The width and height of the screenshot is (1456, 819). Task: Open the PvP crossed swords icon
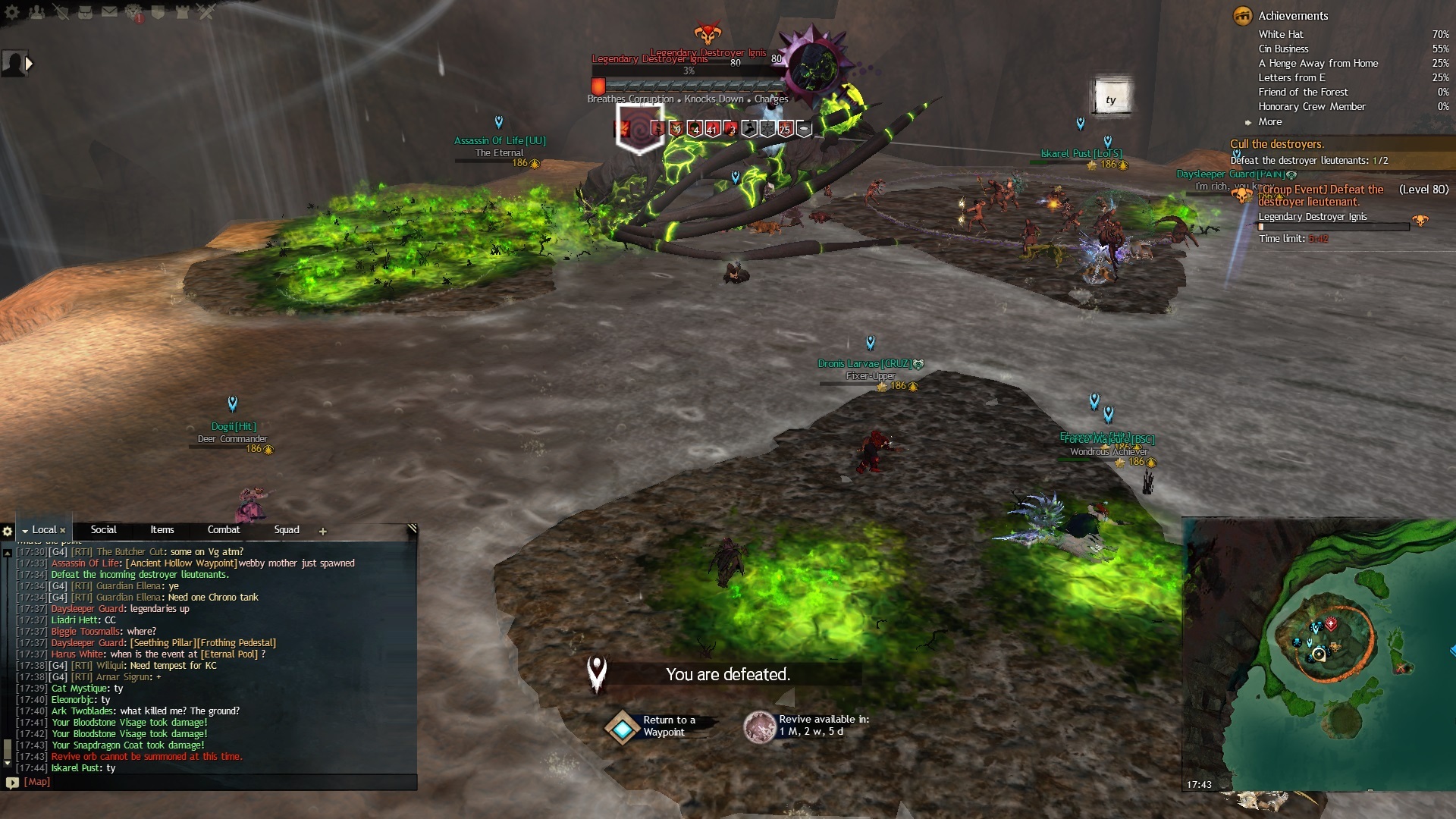[206, 12]
